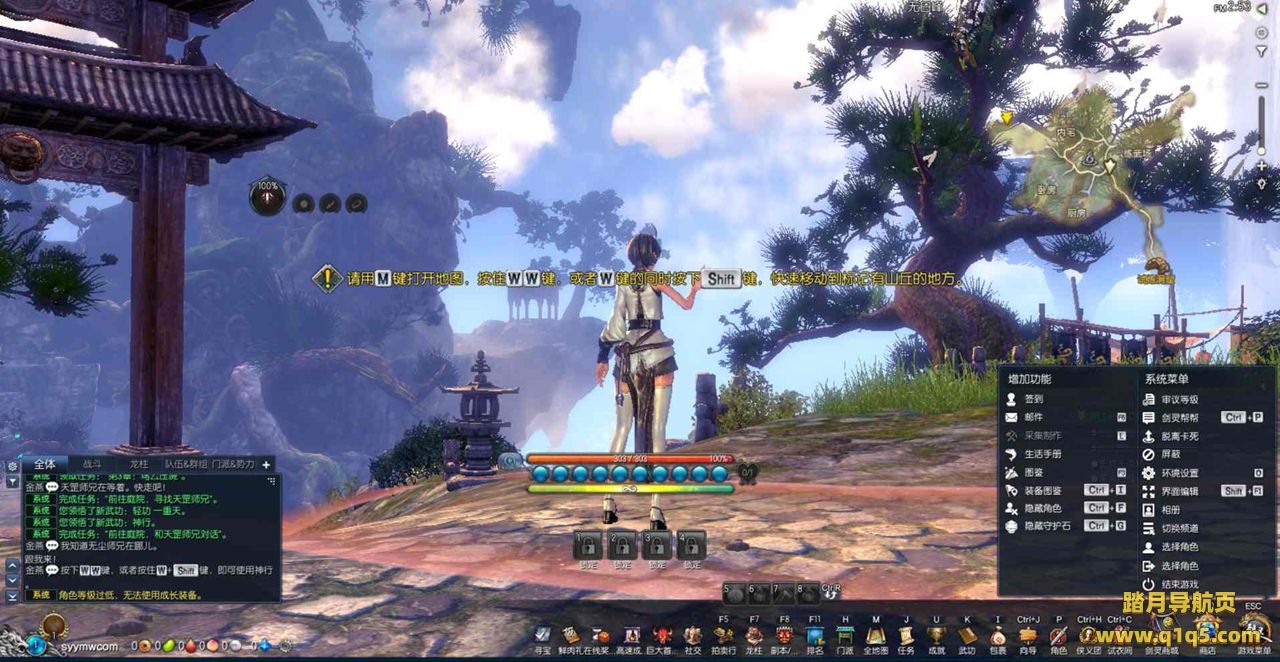Image resolution: width=1280 pixels, height=662 pixels.
Task: Add a new chat tab with plus button
Action: click(x=267, y=464)
